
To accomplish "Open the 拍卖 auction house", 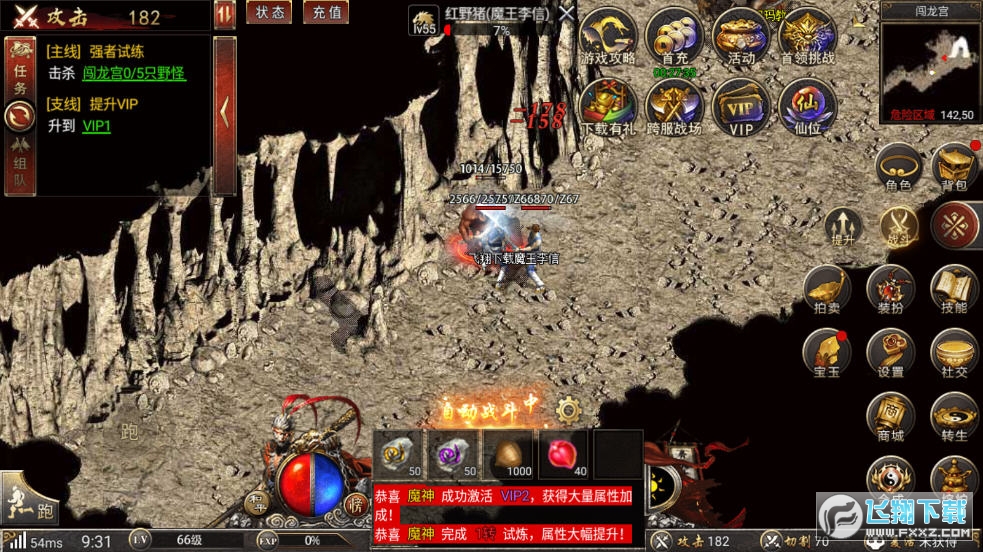I will pyautogui.click(x=828, y=289).
